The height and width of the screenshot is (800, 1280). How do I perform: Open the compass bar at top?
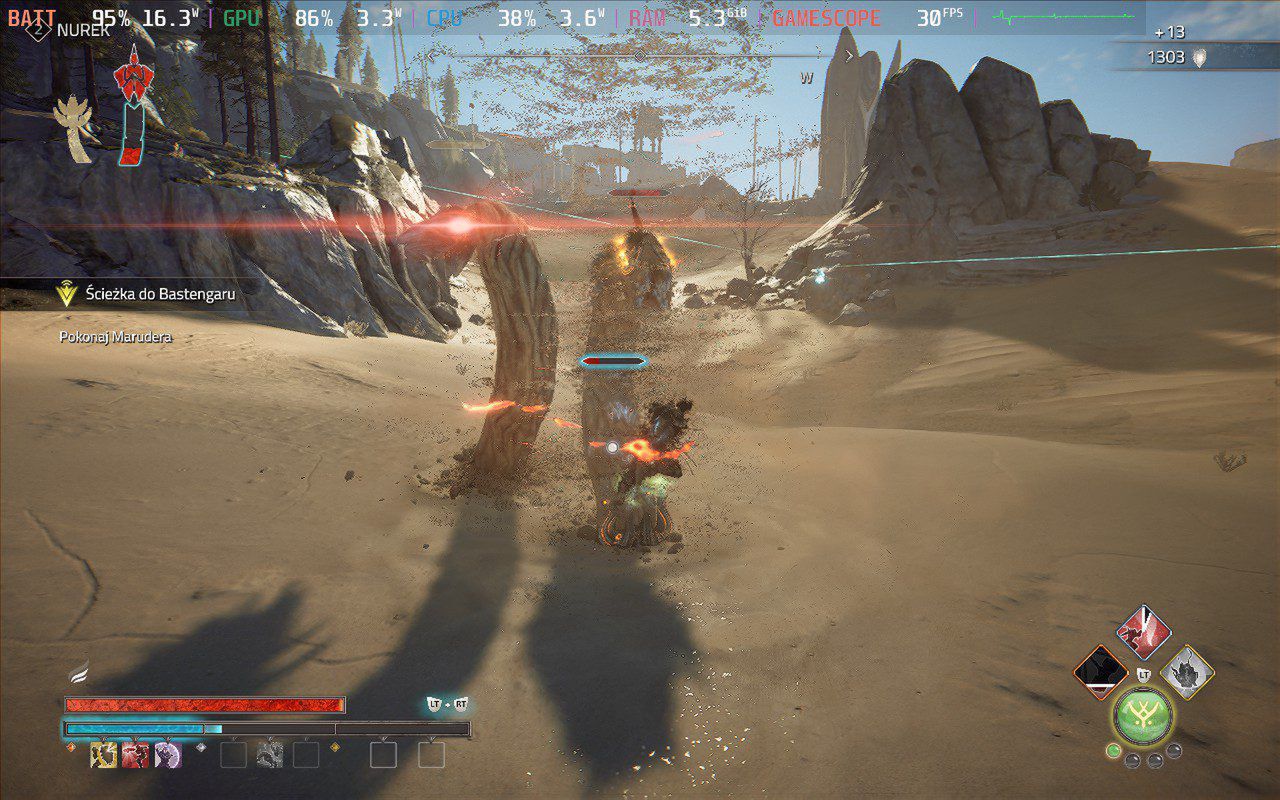[x=640, y=56]
